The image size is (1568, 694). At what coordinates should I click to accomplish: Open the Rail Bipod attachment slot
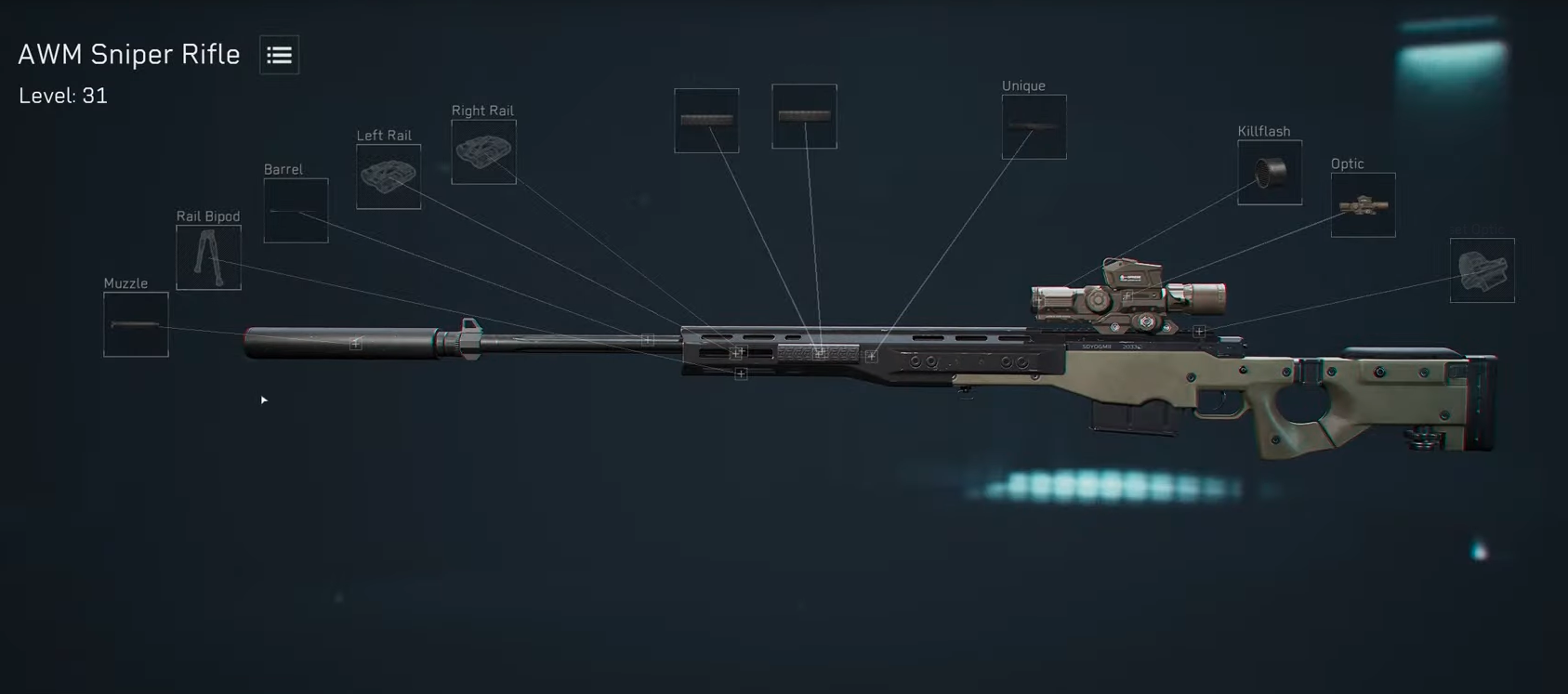(208, 257)
